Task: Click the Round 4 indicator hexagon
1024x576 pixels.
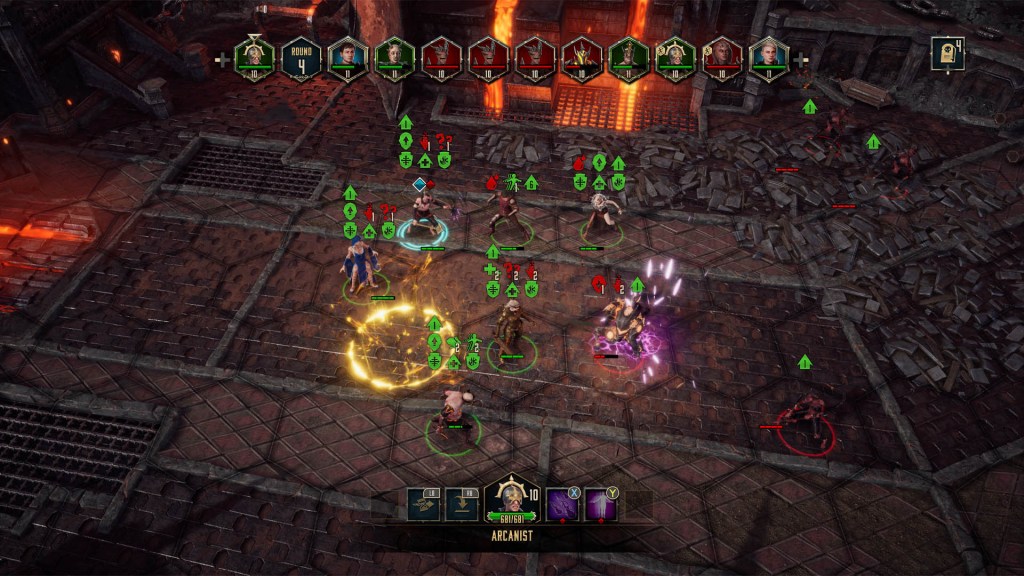Action: pos(300,58)
